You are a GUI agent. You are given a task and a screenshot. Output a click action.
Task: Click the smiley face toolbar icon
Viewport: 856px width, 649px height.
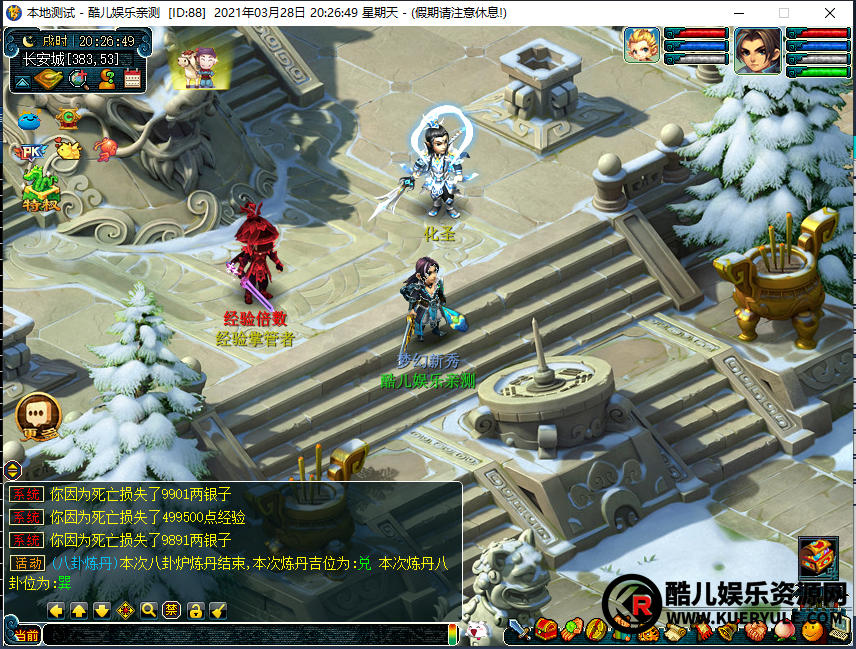point(813,630)
